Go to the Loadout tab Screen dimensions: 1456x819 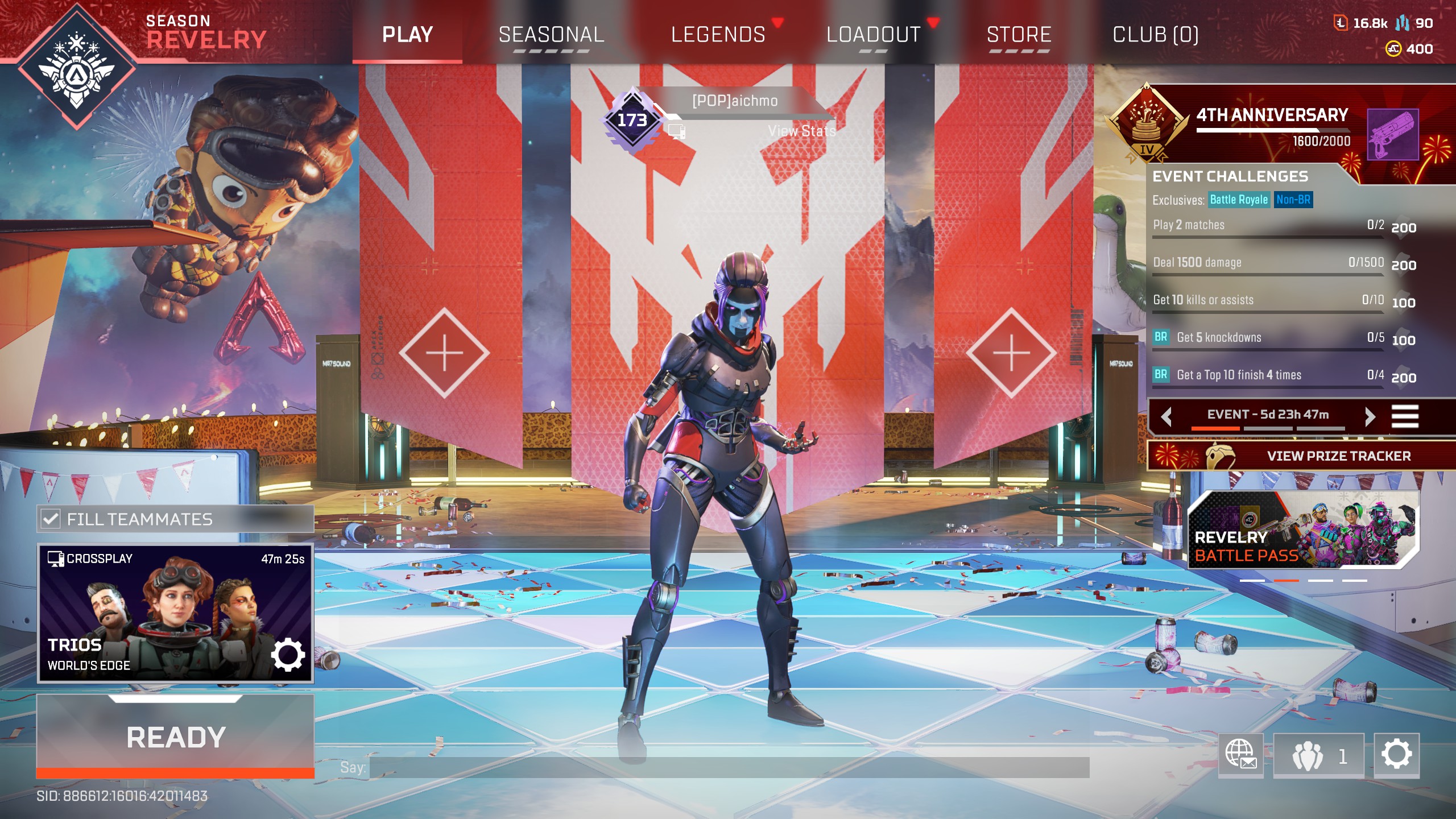pyautogui.click(x=873, y=35)
